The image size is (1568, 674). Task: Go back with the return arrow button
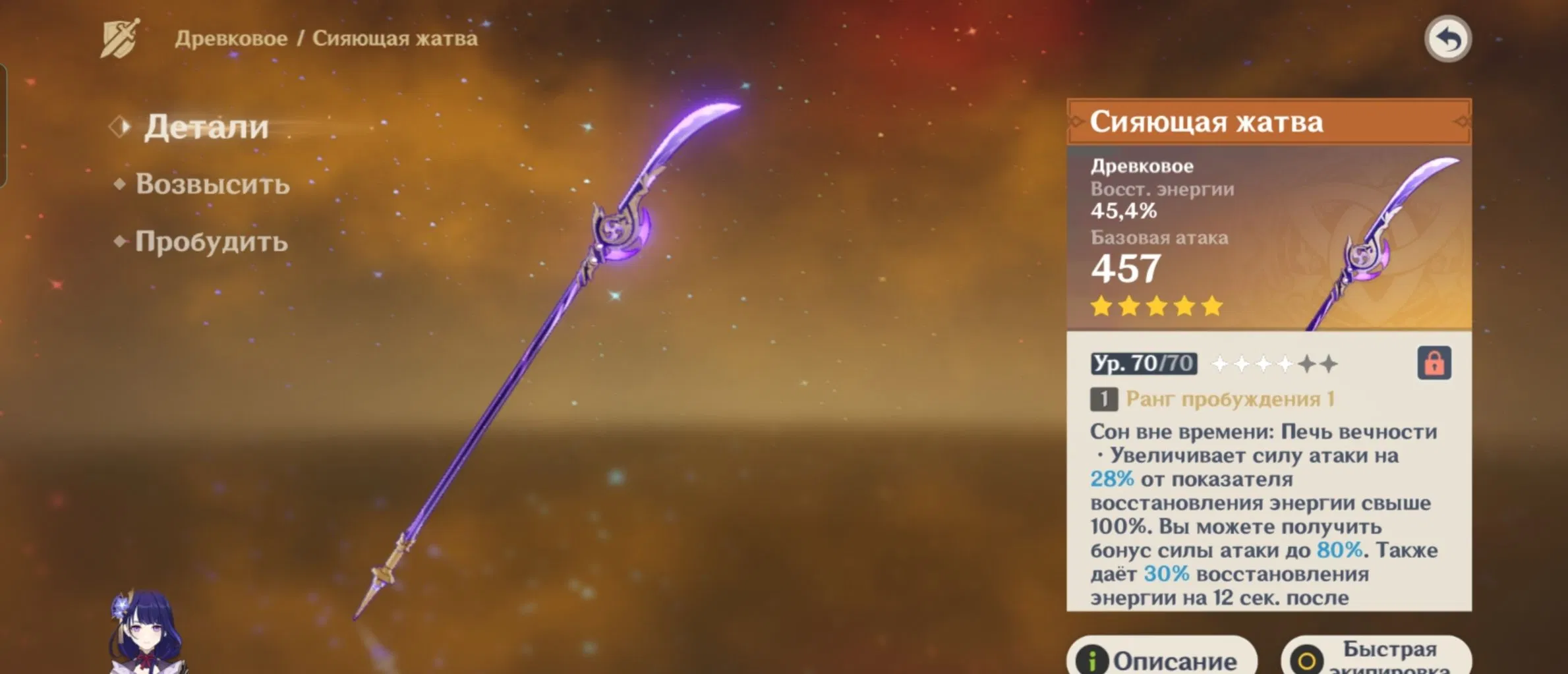[1447, 39]
